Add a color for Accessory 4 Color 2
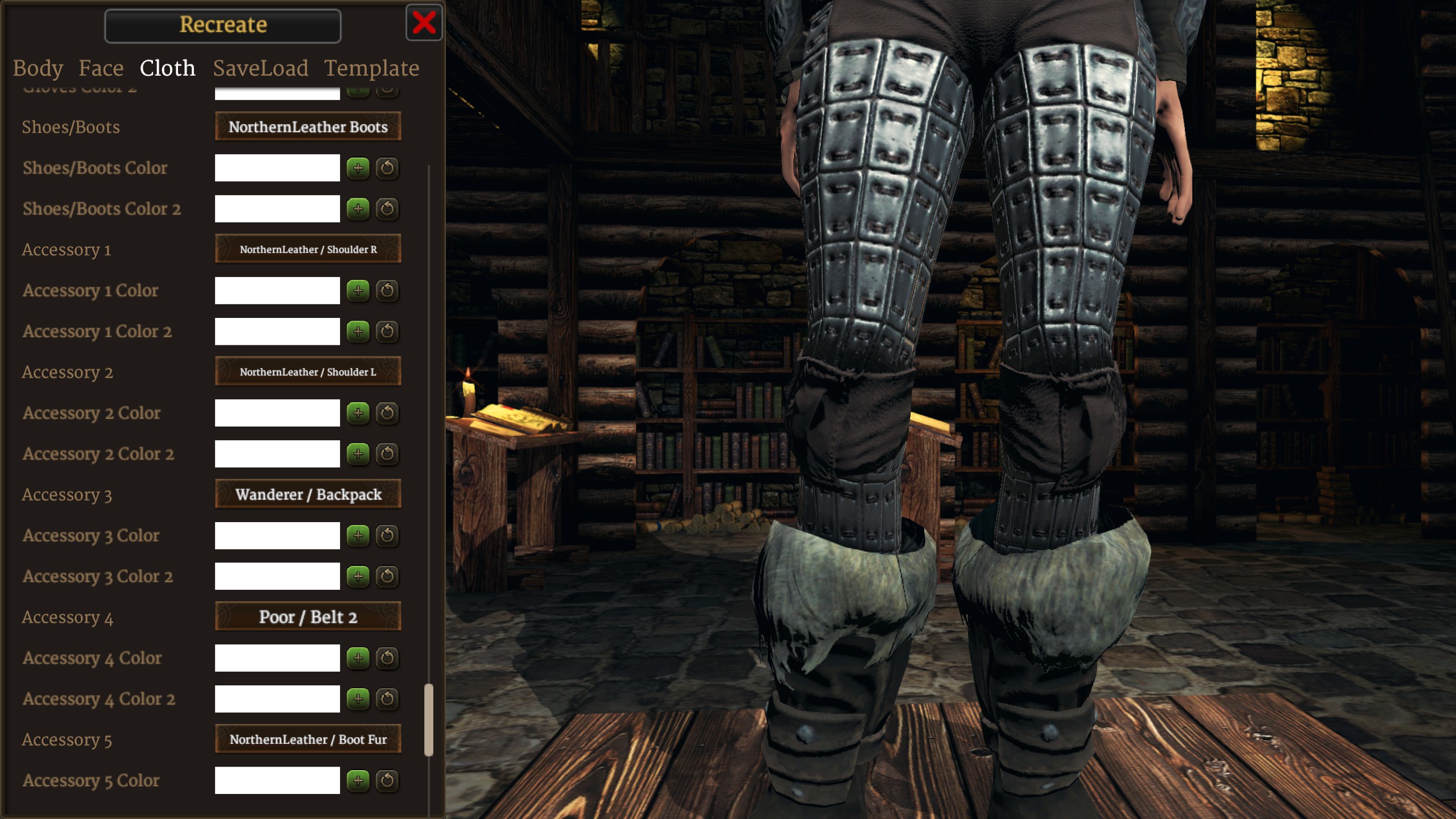1456x819 pixels. 358,699
